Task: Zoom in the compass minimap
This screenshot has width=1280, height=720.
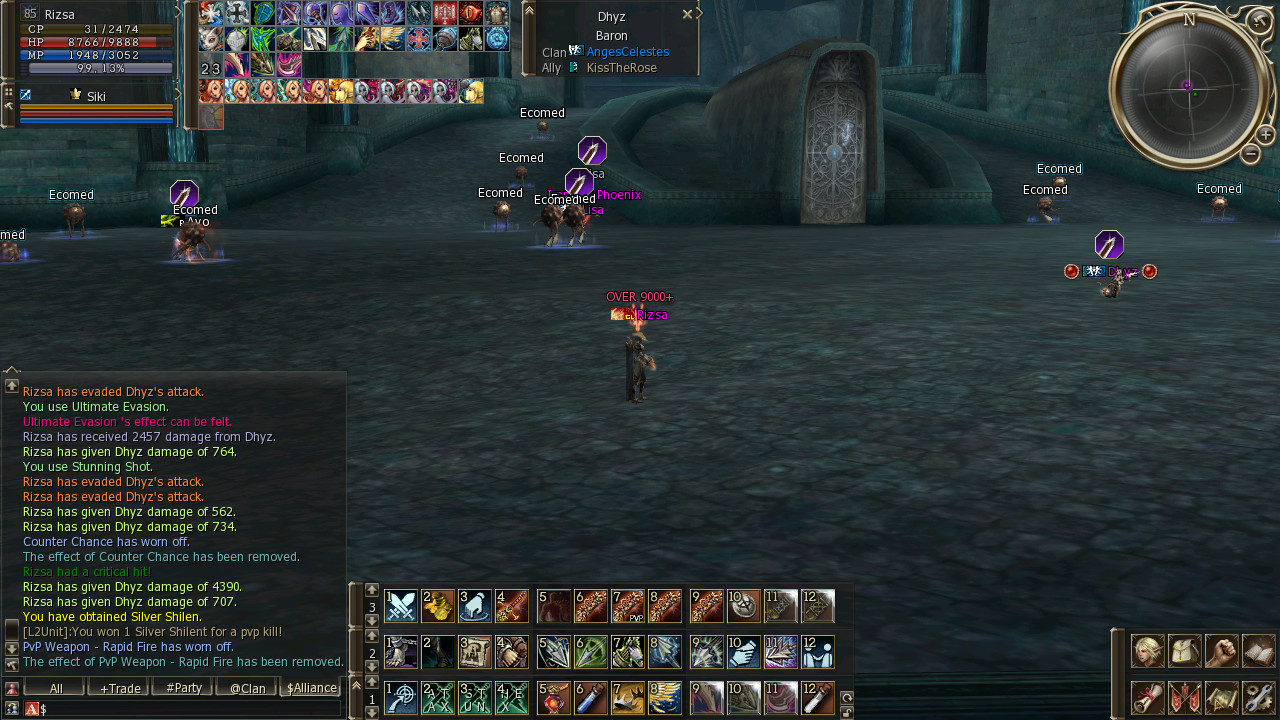Action: click(x=1265, y=135)
